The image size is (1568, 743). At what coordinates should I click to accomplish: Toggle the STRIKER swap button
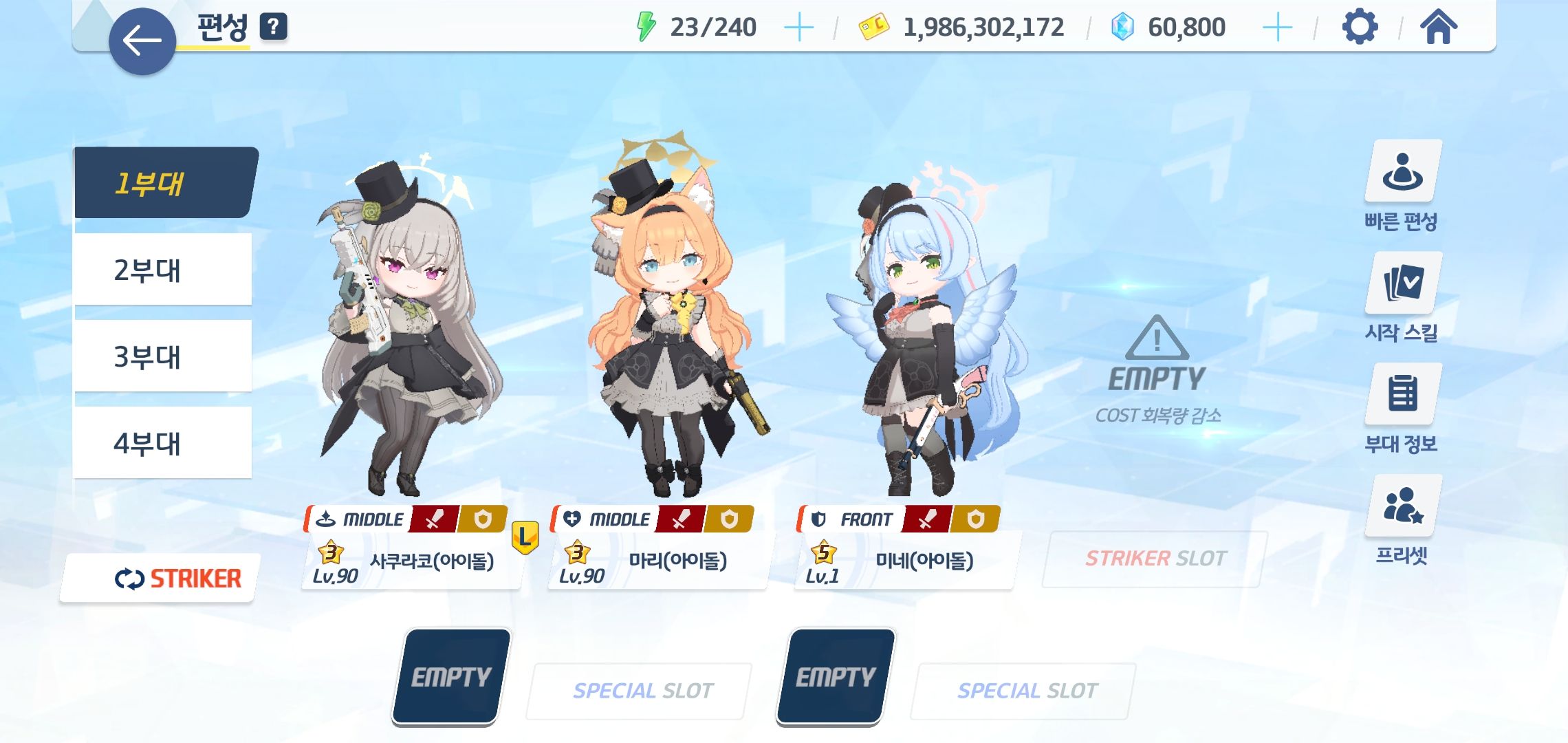[x=160, y=579]
